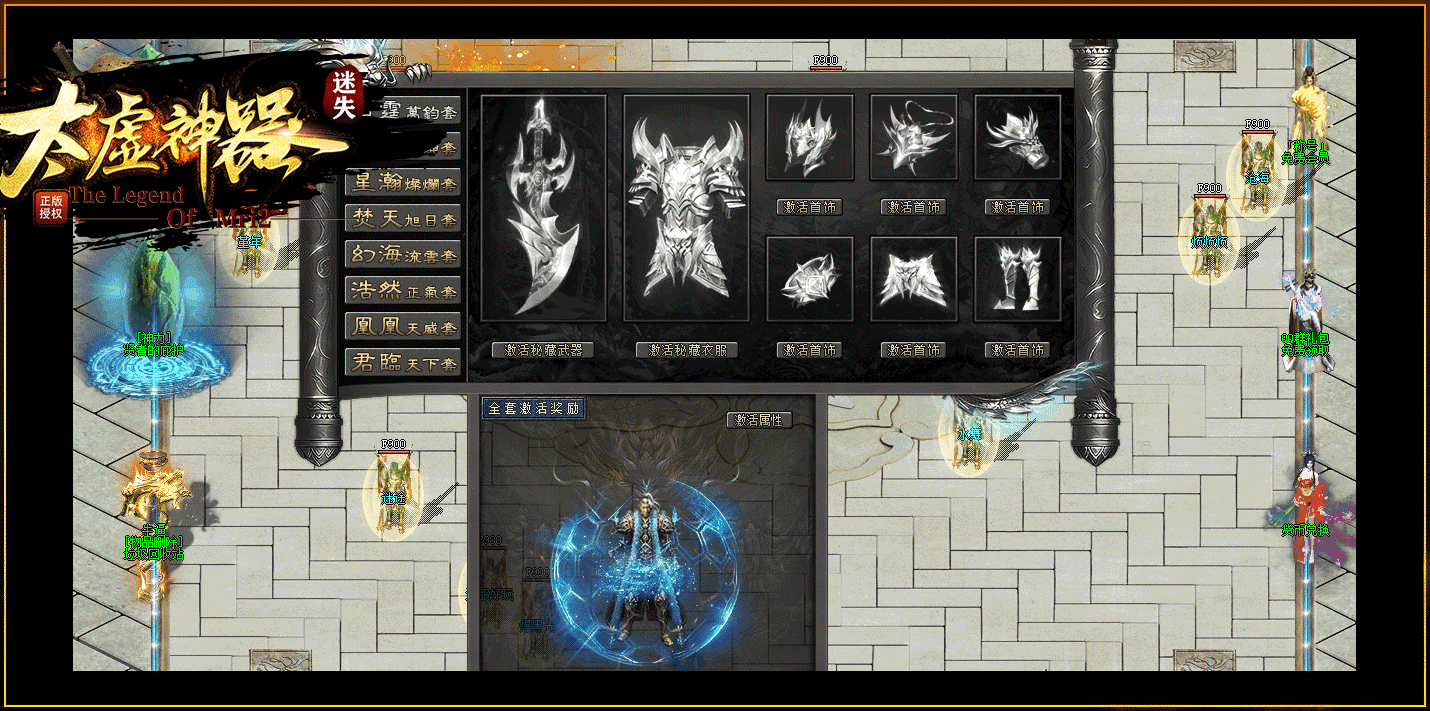Choose the ring accessory slot
This screenshot has height=711, width=1430.
pyautogui.click(x=810, y=279)
